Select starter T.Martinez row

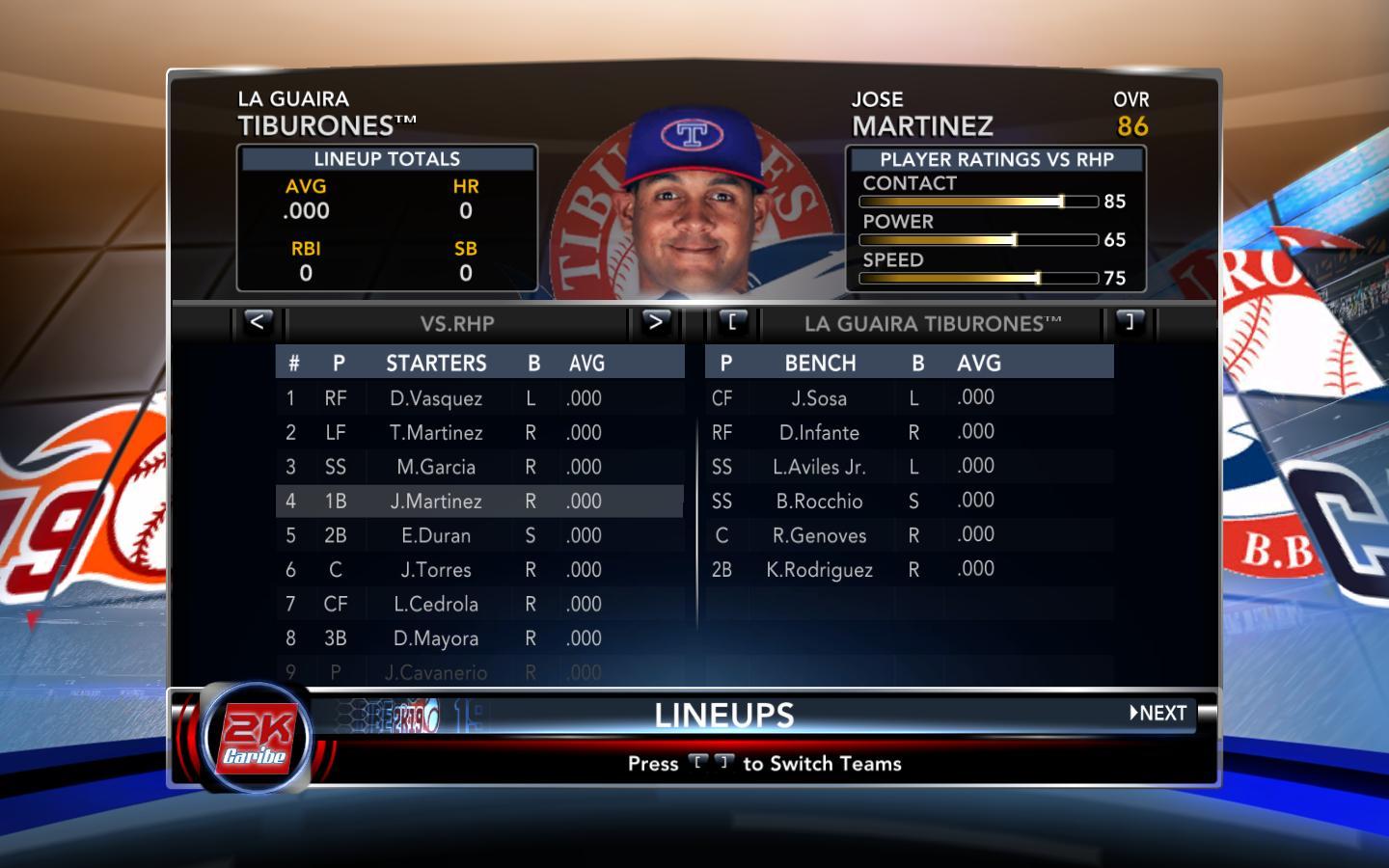pyautogui.click(x=436, y=433)
